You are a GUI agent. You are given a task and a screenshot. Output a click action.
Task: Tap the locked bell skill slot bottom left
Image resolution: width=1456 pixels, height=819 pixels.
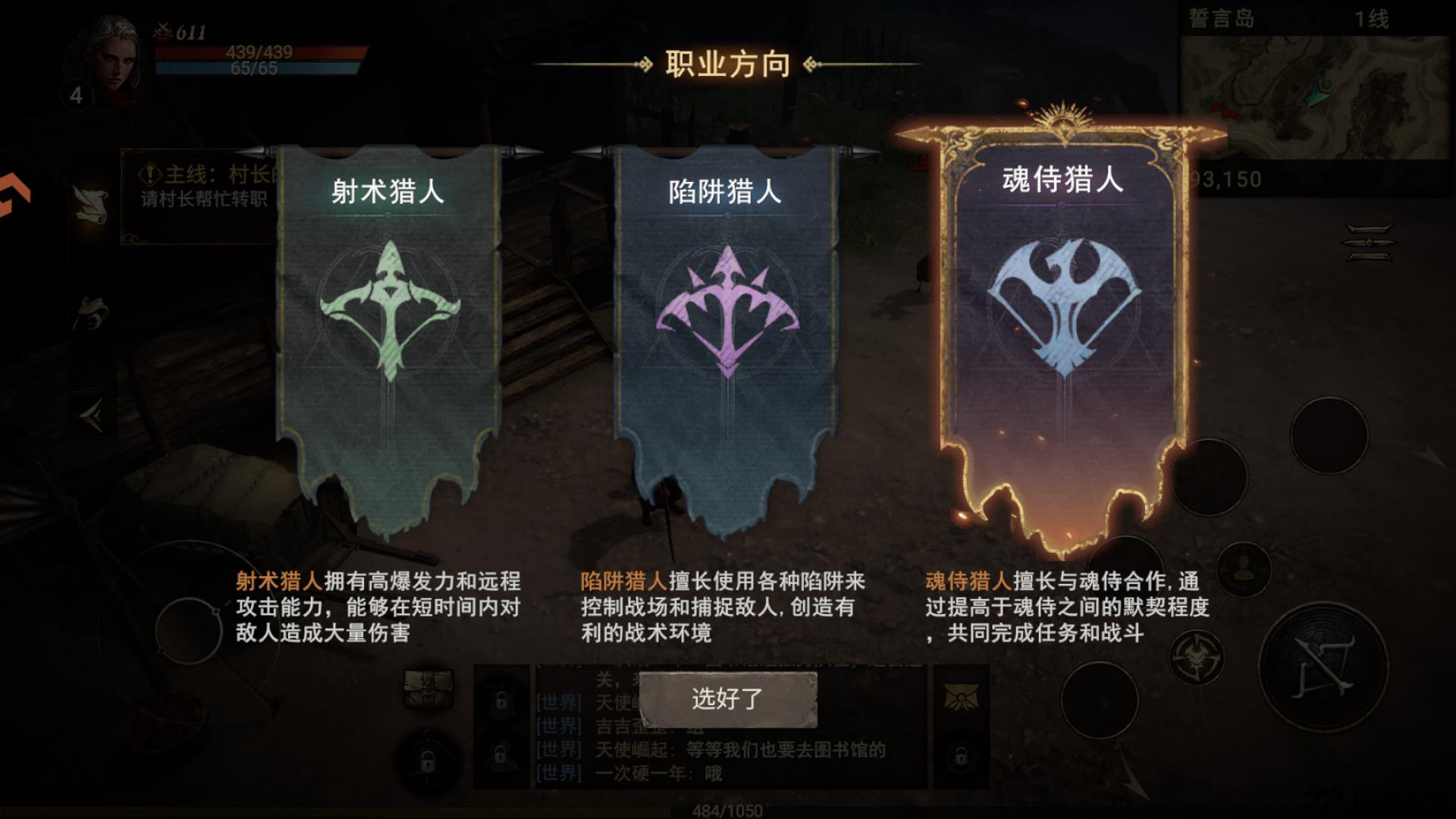coord(429,757)
